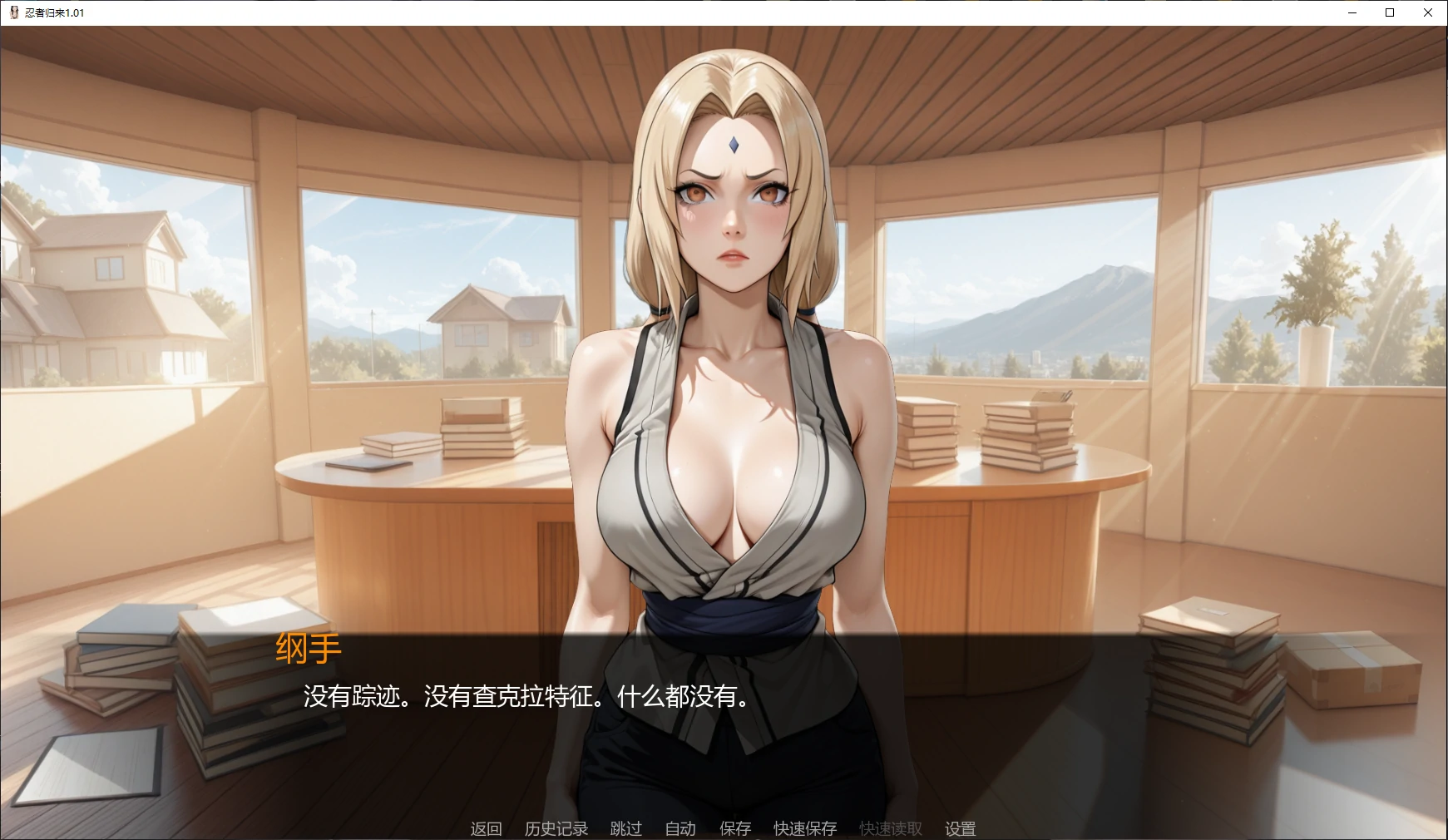
Task: Click the grayed 快速读取 quickload option
Action: tap(889, 828)
